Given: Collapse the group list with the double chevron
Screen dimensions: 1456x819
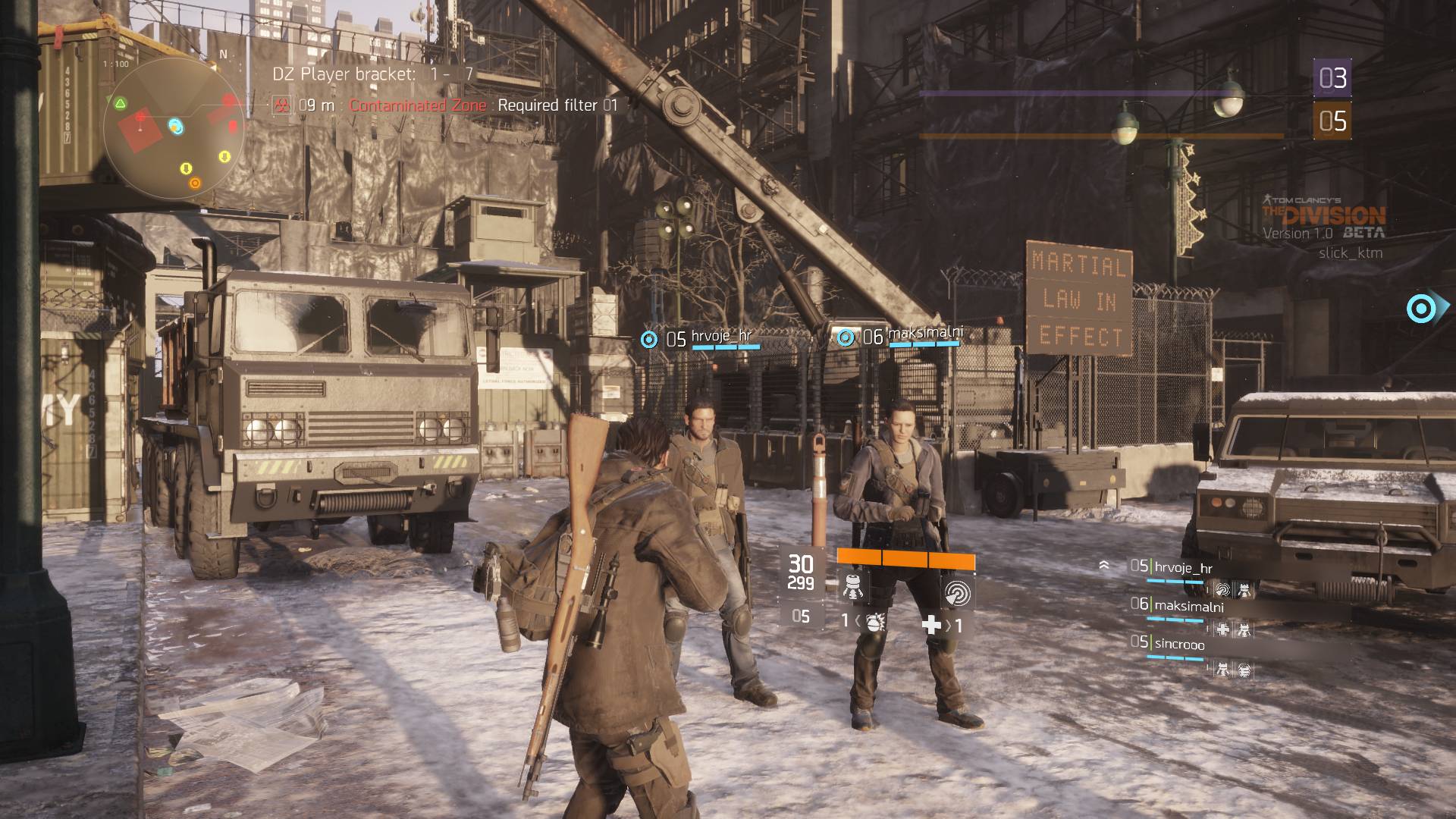Looking at the screenshot, I should (1104, 565).
